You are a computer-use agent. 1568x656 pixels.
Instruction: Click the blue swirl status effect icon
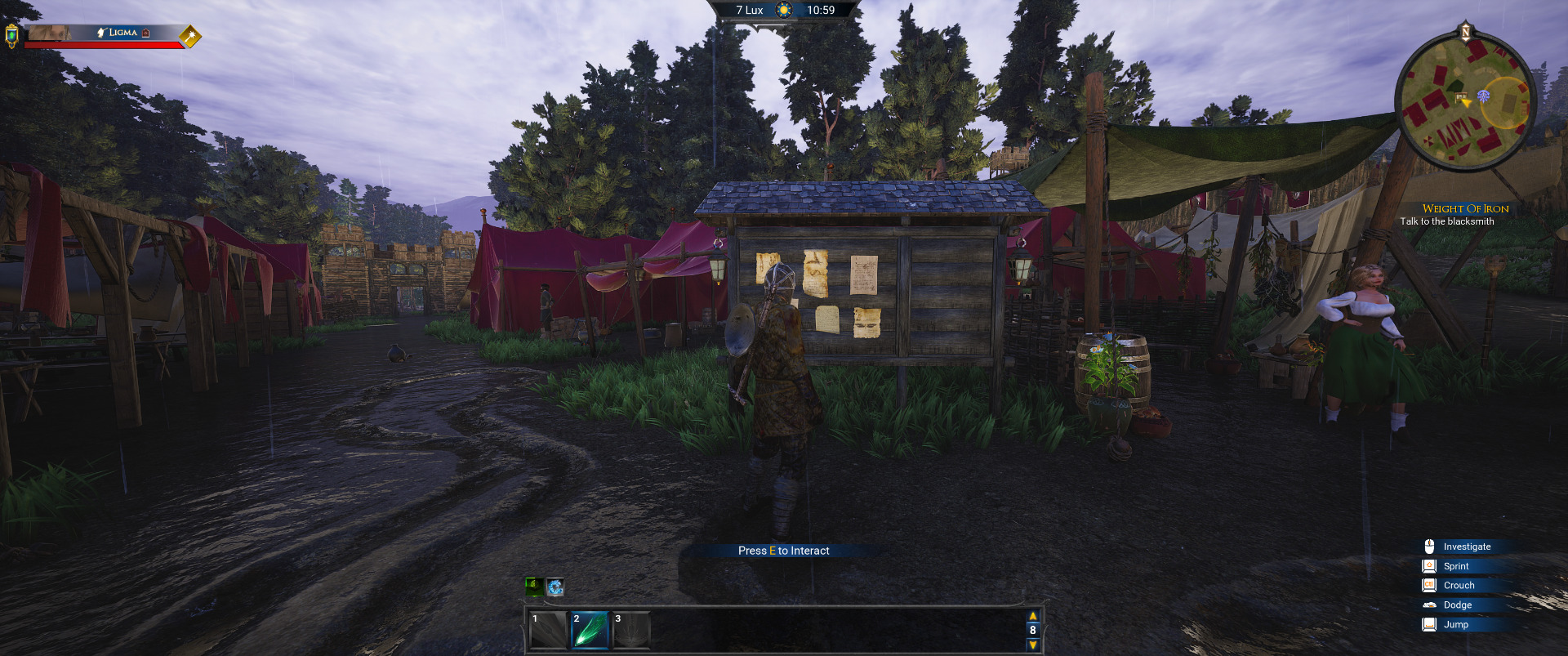point(555,587)
